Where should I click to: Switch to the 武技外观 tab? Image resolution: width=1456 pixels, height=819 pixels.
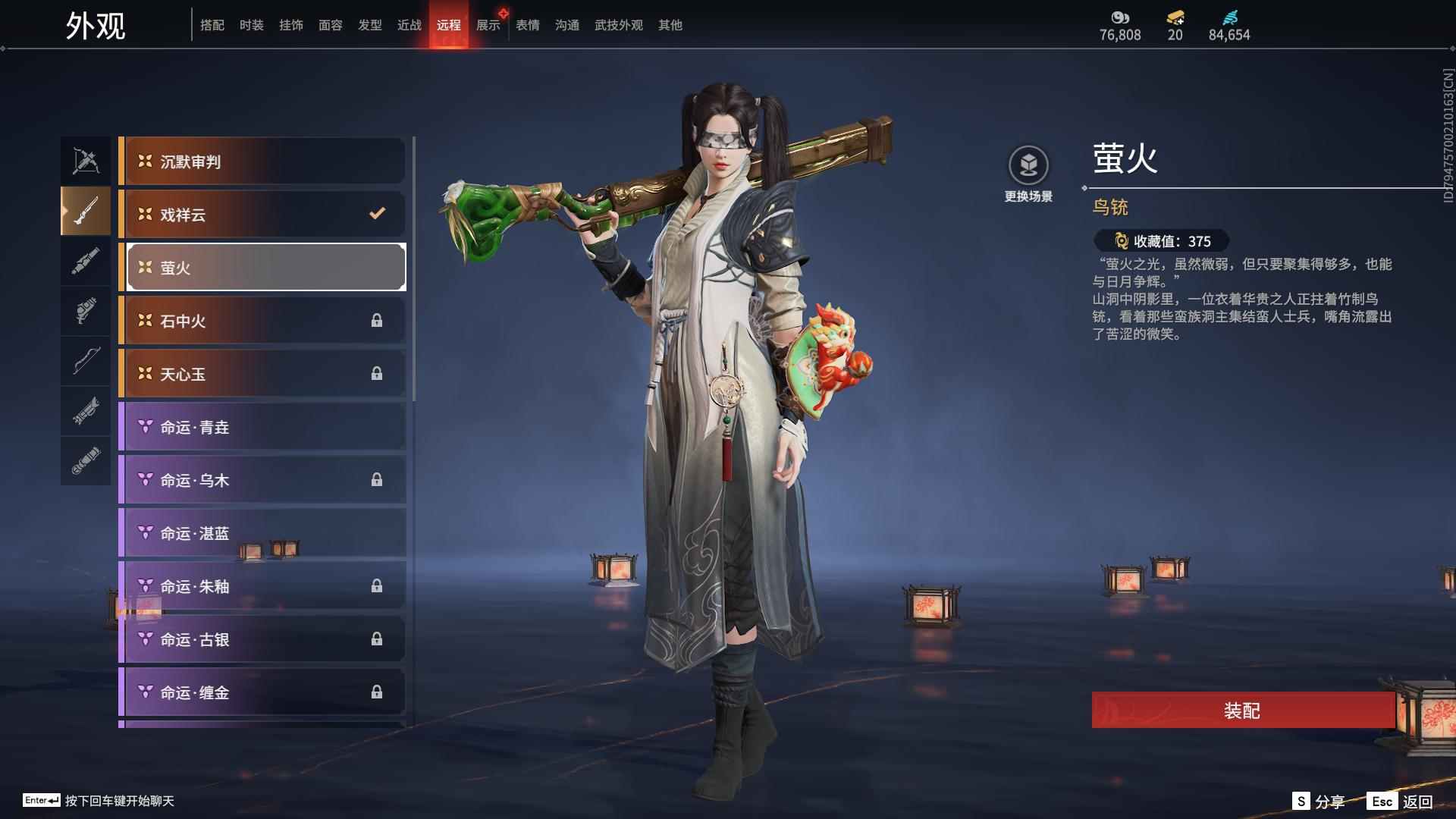pos(618,24)
